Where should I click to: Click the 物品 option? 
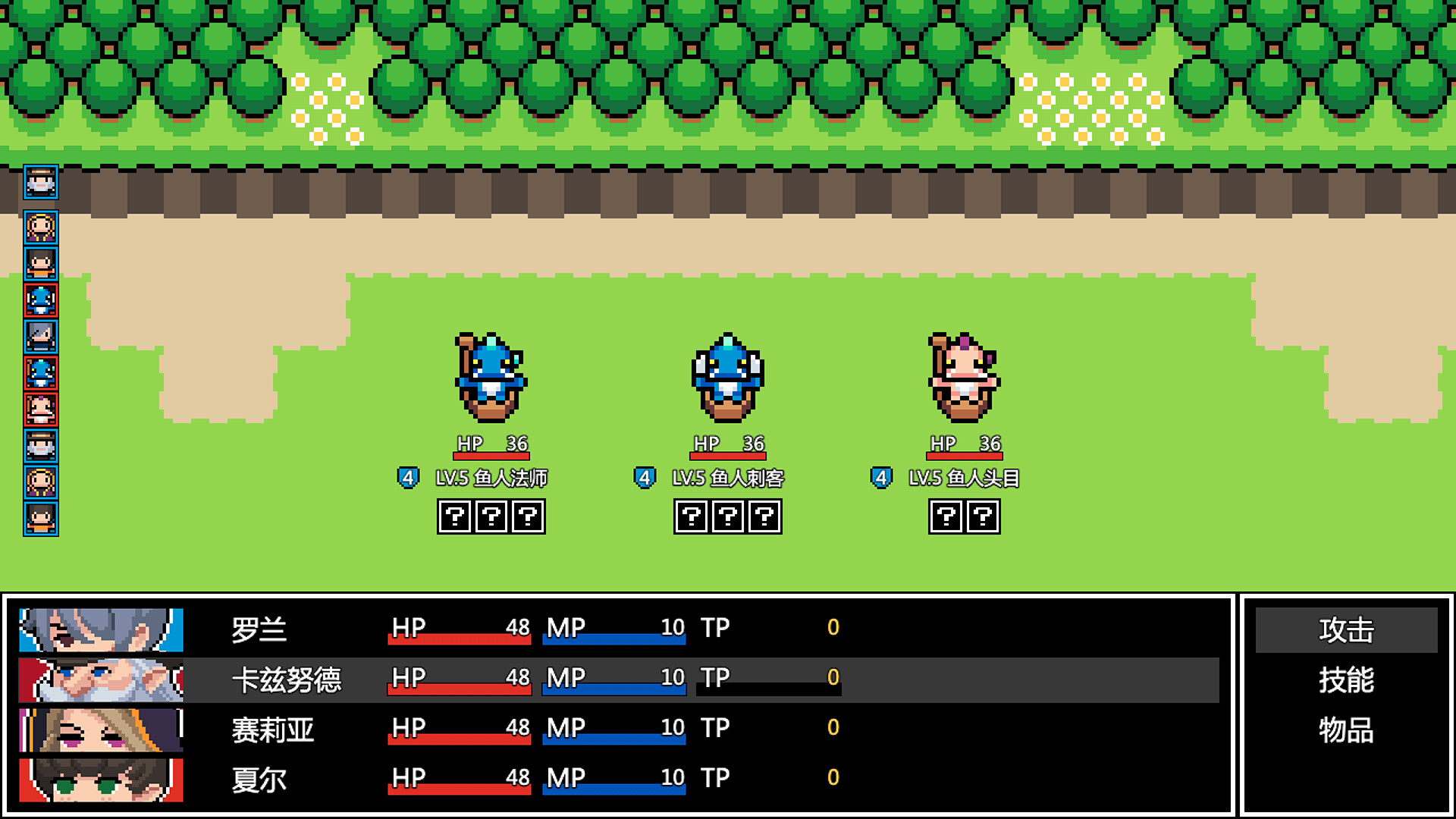pos(1346,732)
